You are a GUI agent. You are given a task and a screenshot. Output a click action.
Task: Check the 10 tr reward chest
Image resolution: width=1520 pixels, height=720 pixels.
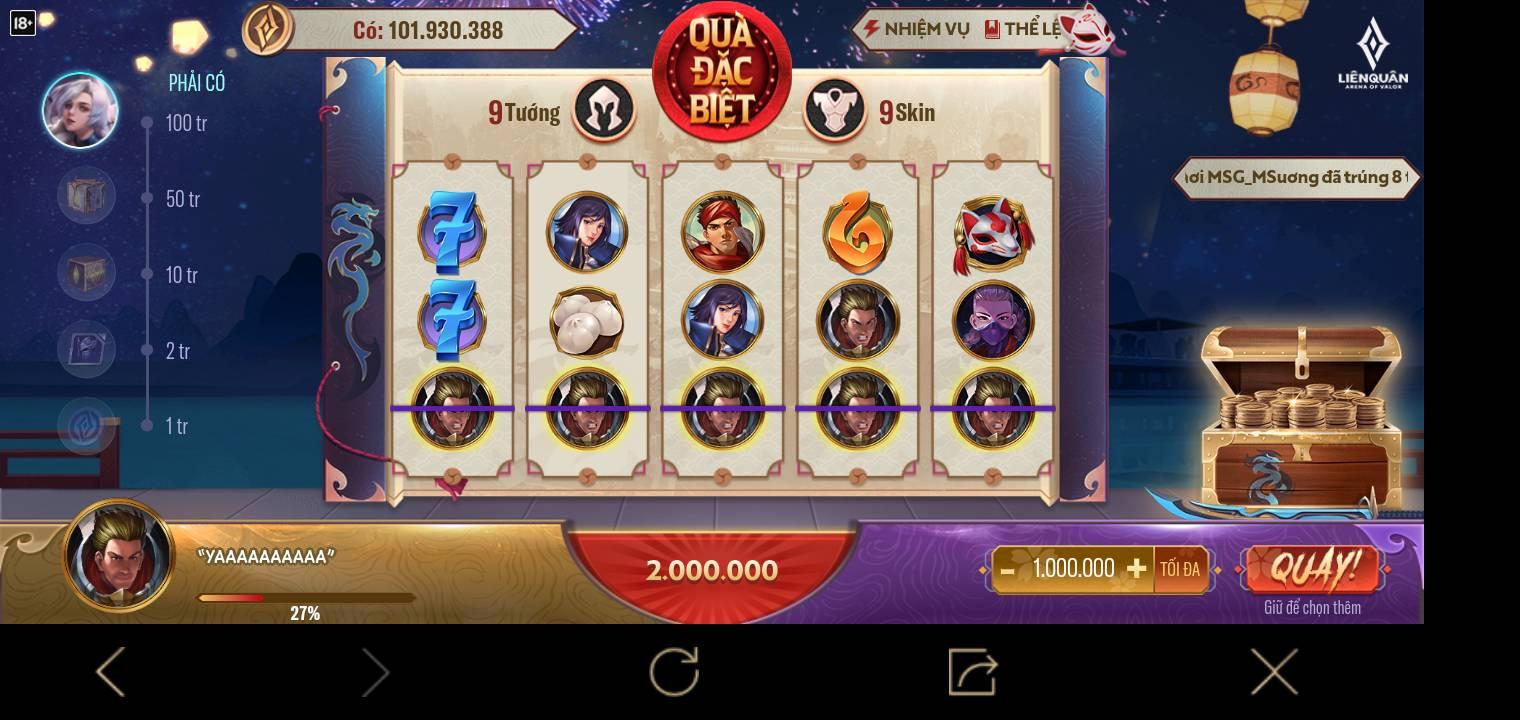coord(86,272)
